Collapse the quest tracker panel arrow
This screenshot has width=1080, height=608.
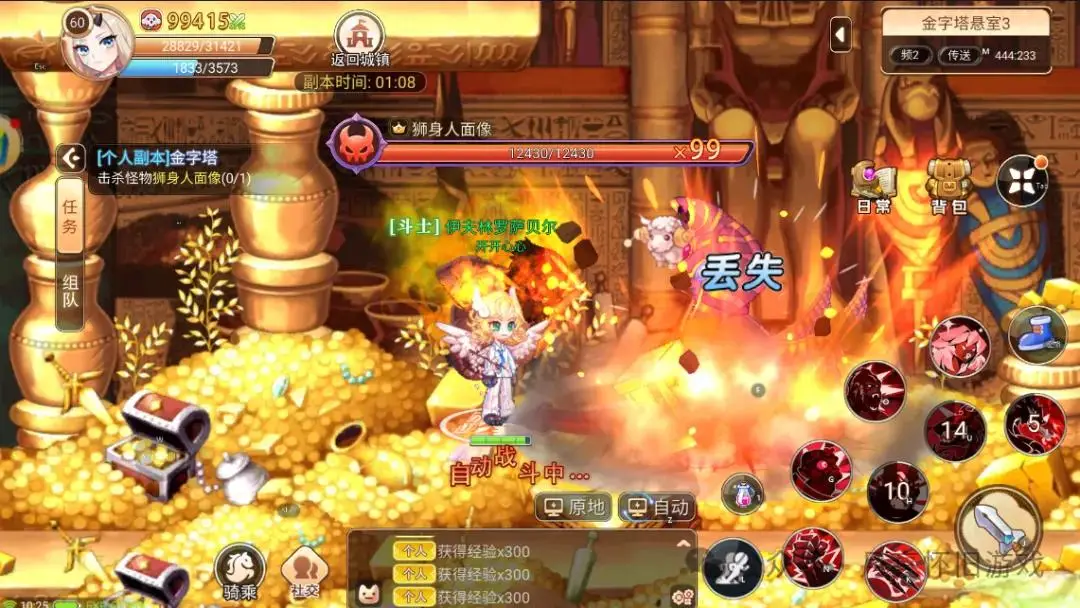70,157
